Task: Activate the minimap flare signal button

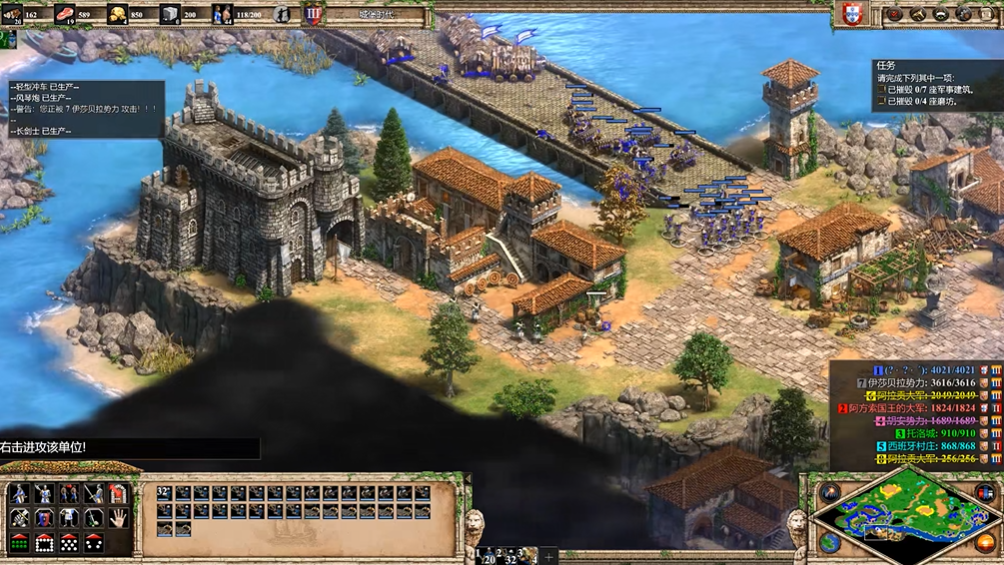Action: point(830,492)
